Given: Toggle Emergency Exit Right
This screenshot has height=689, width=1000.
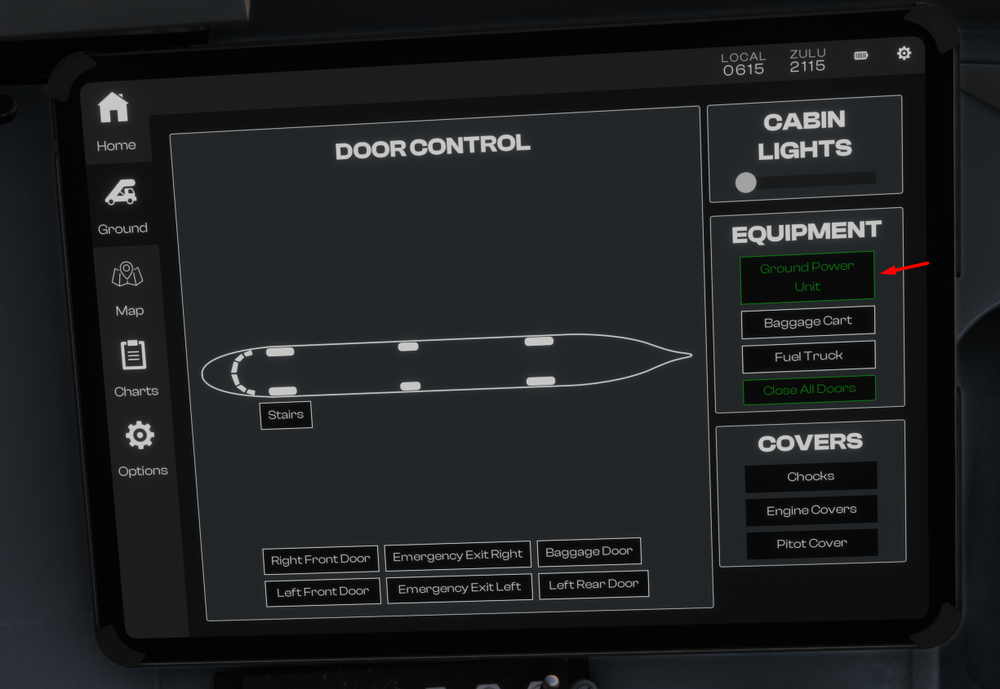Looking at the screenshot, I should (x=458, y=556).
